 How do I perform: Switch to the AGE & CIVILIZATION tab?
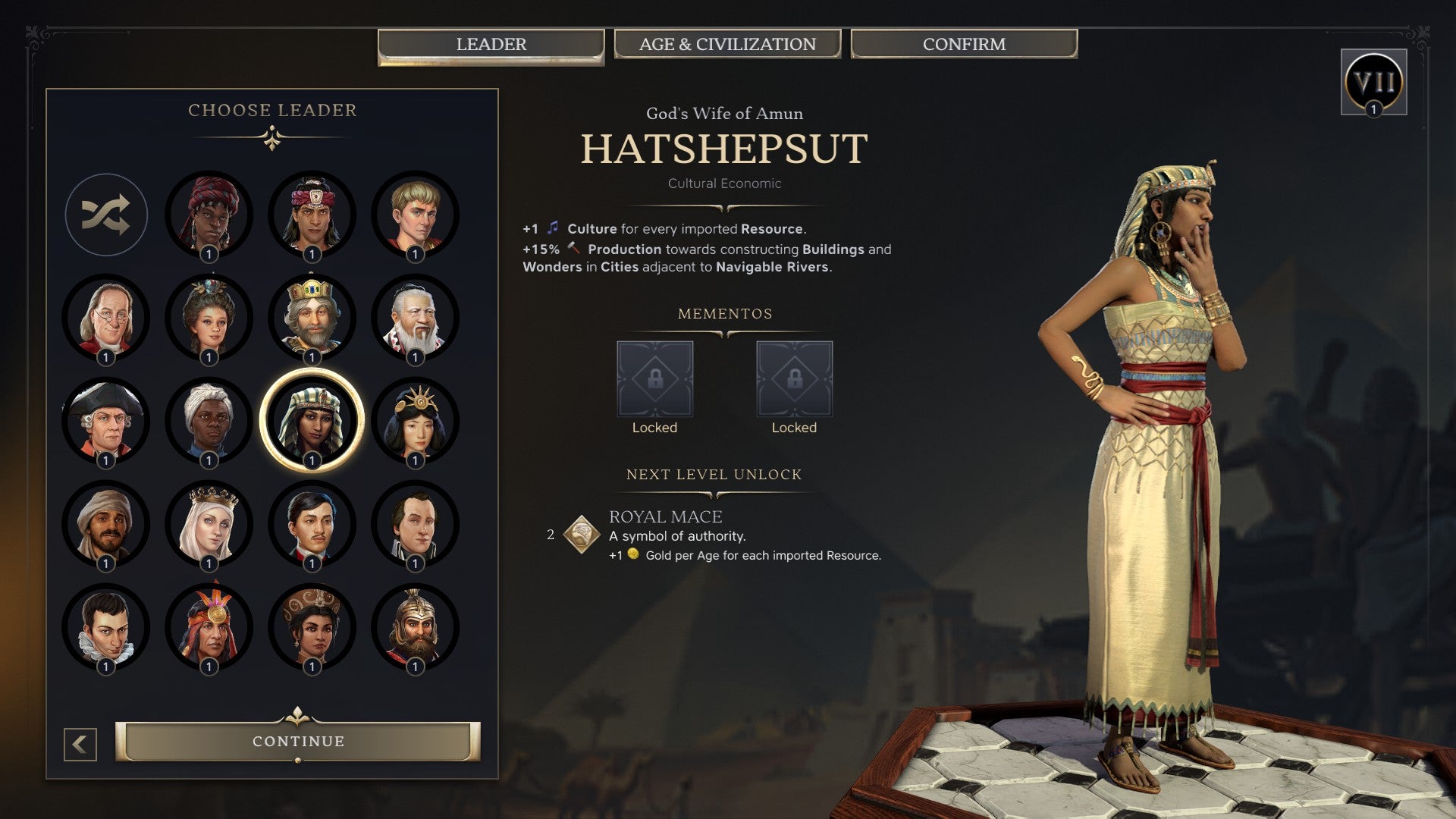[727, 44]
